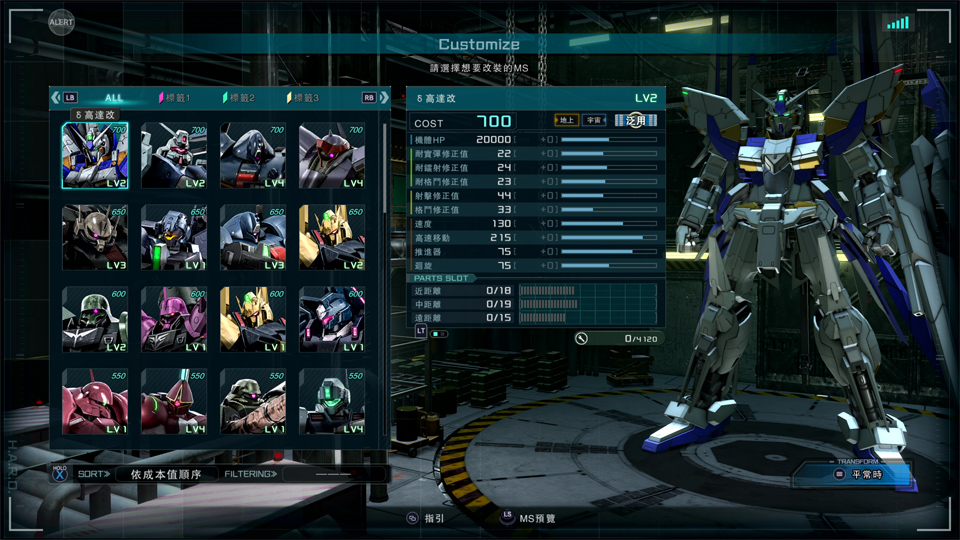Select the green-visor 550-cost LV4 mobile suit
This screenshot has width=960, height=540.
pos(332,401)
